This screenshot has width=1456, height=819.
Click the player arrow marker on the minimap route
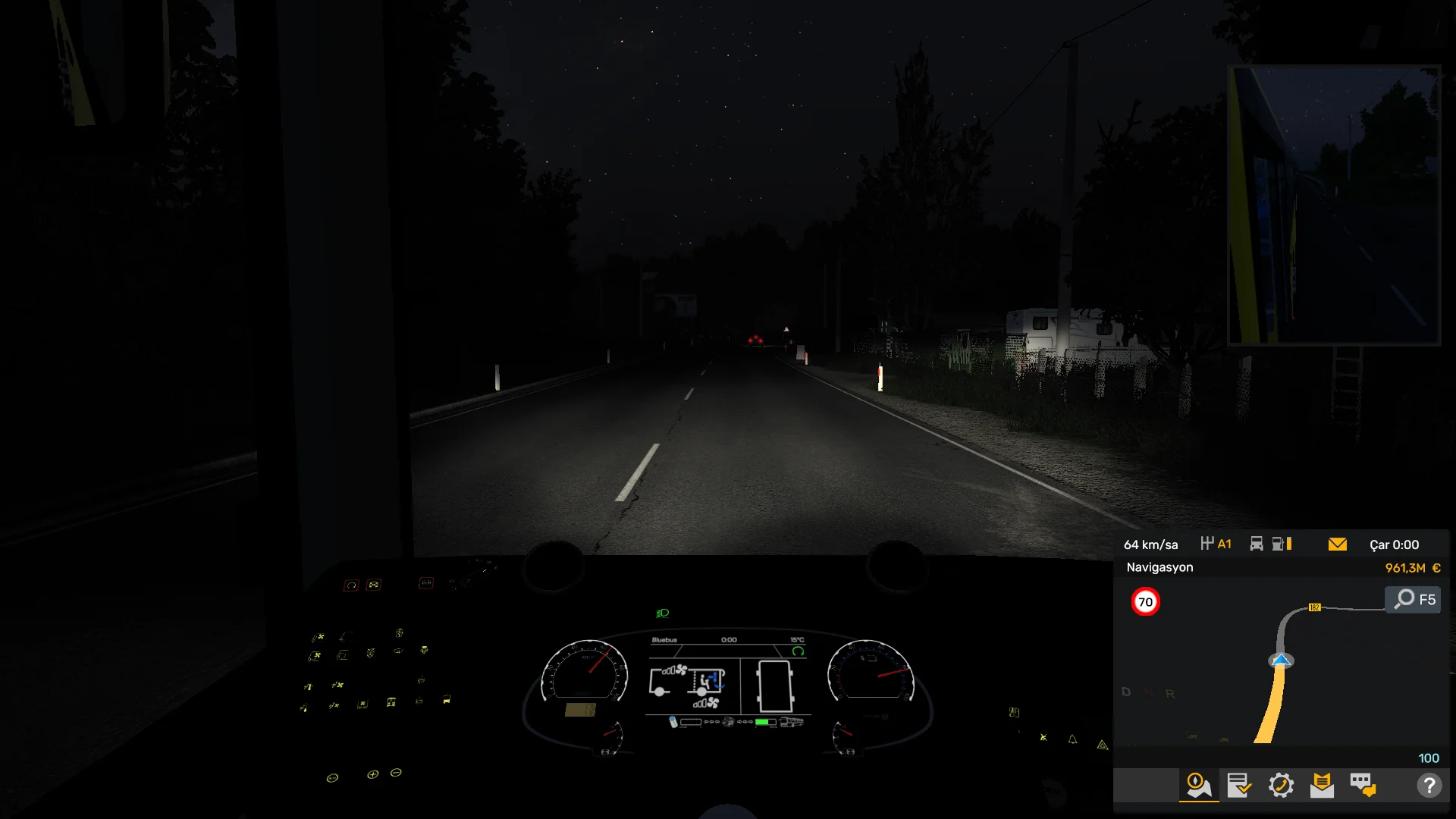(1281, 660)
